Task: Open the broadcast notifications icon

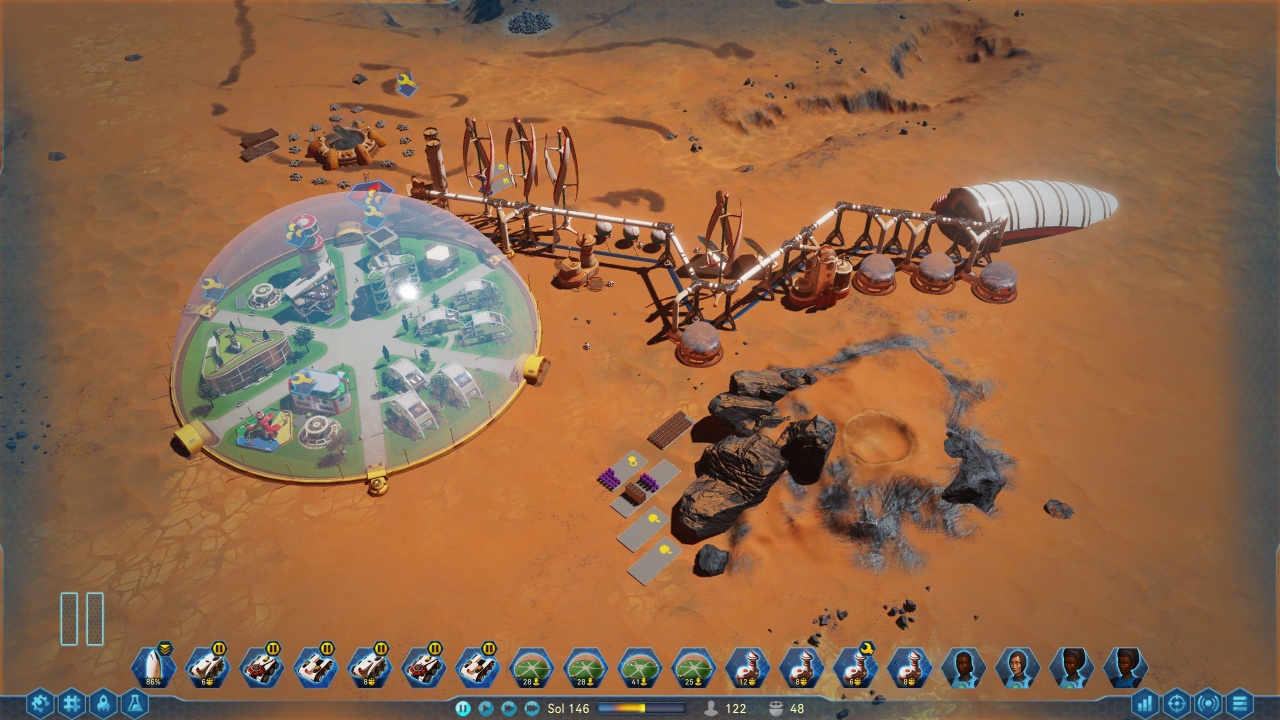Action: (1207, 703)
